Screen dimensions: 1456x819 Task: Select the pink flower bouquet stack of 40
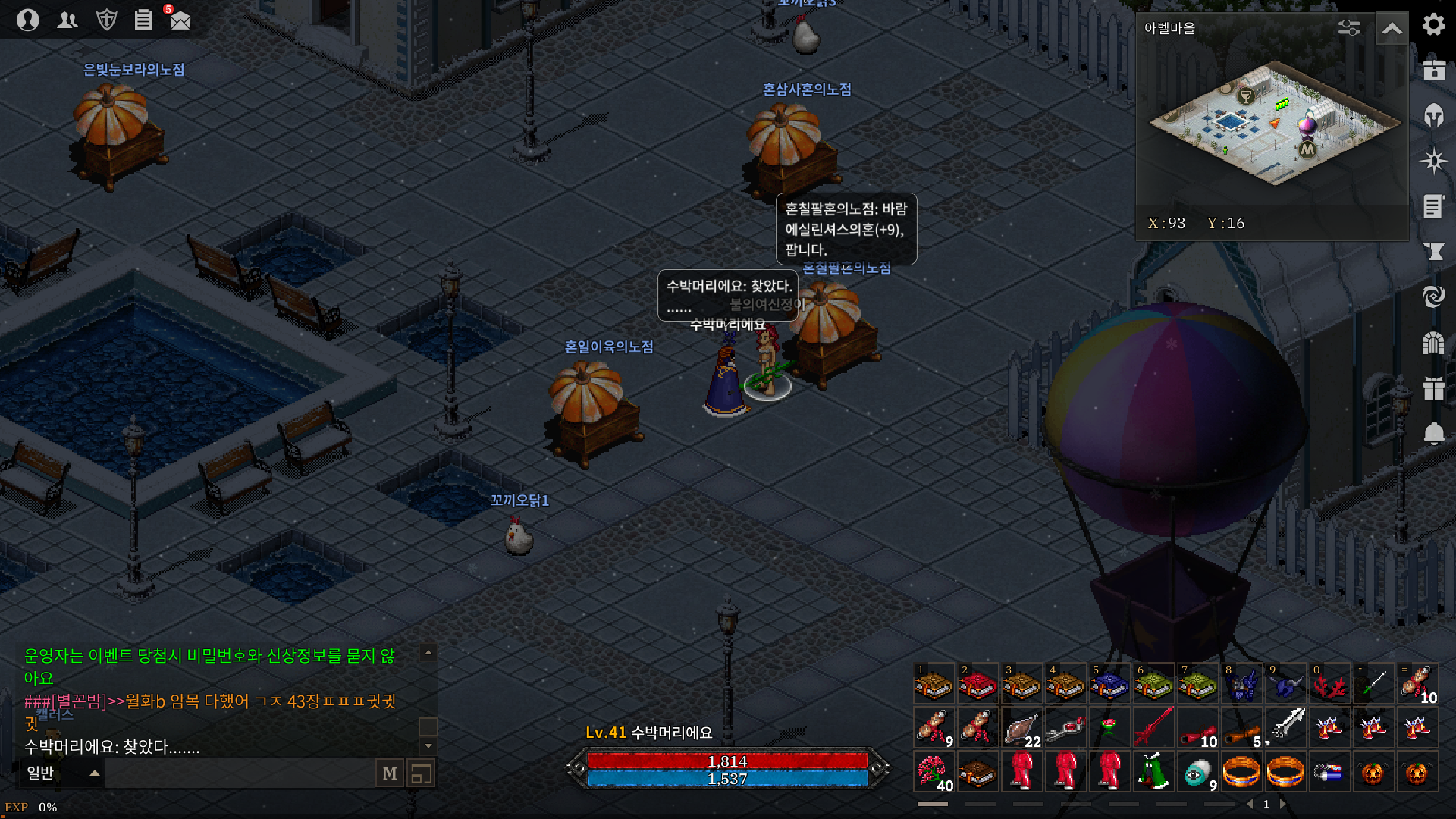(x=934, y=772)
